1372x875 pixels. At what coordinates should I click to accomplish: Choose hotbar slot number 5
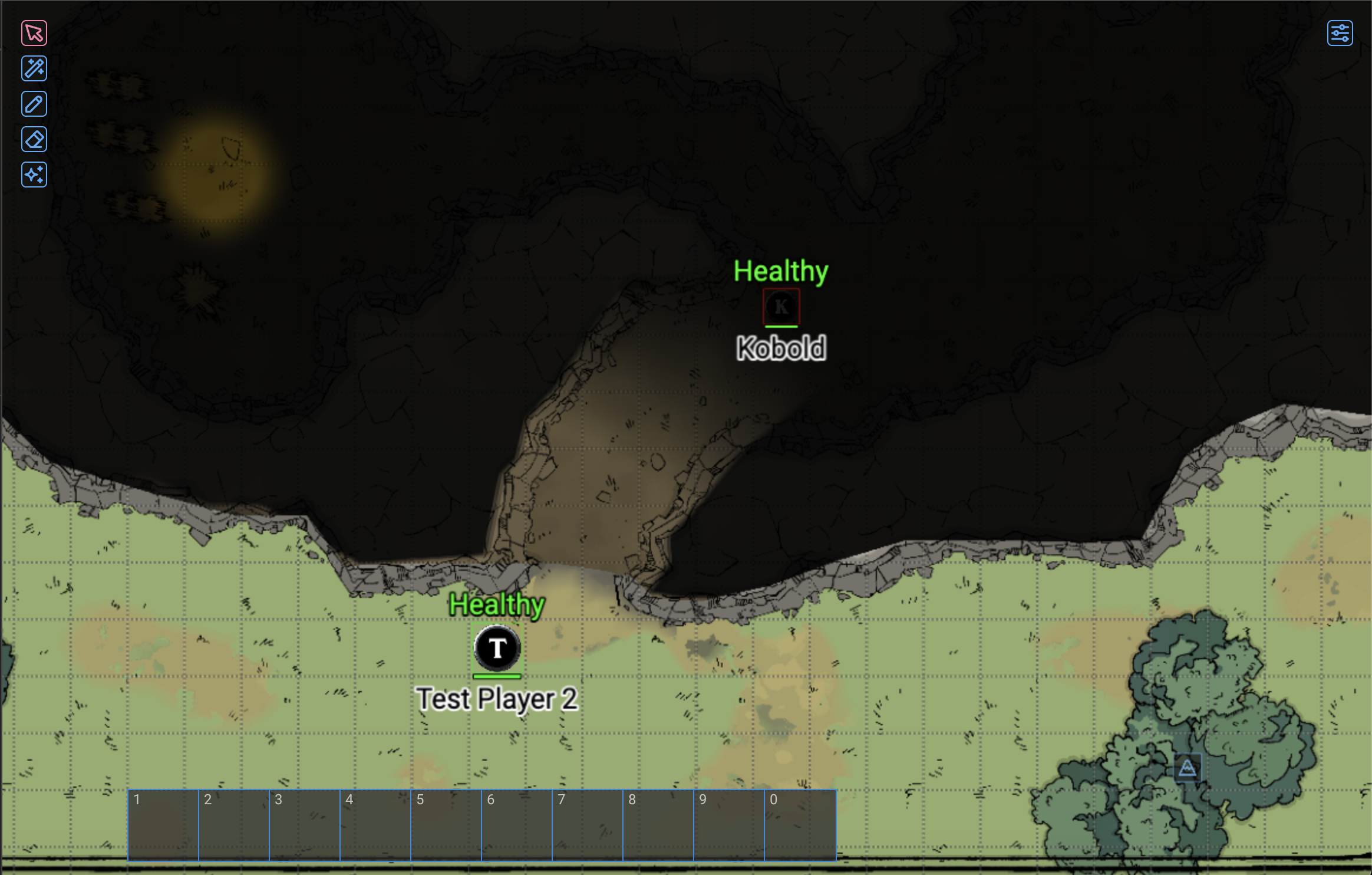tap(446, 825)
